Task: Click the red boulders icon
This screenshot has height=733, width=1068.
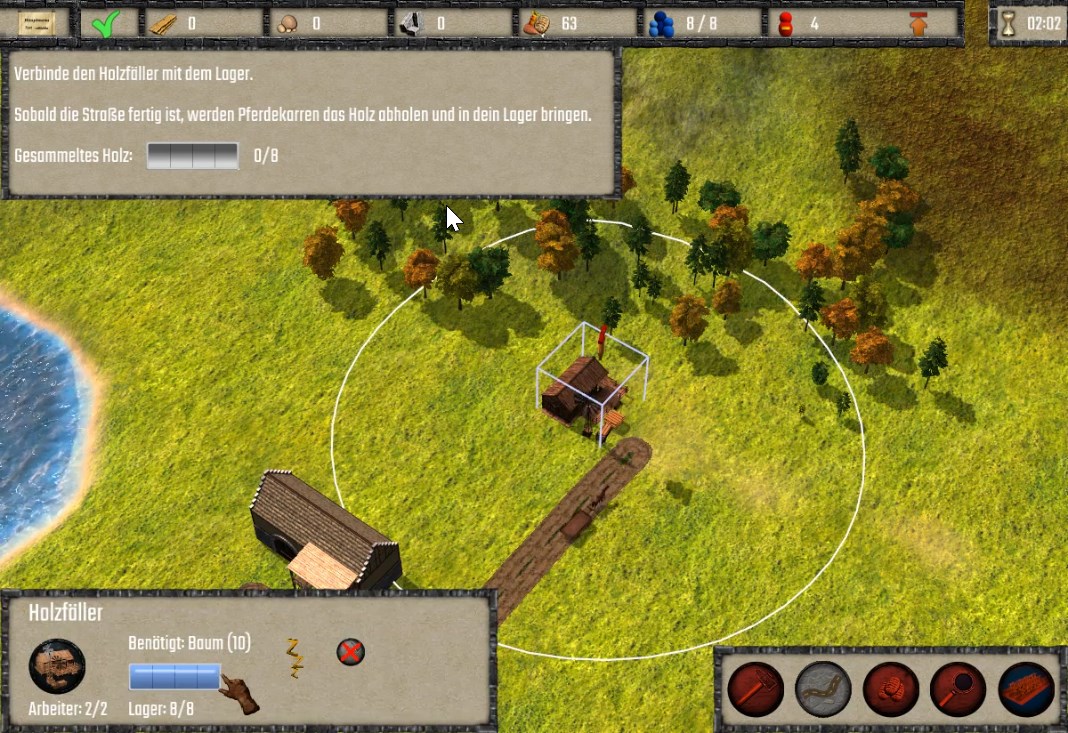Action: 891,690
